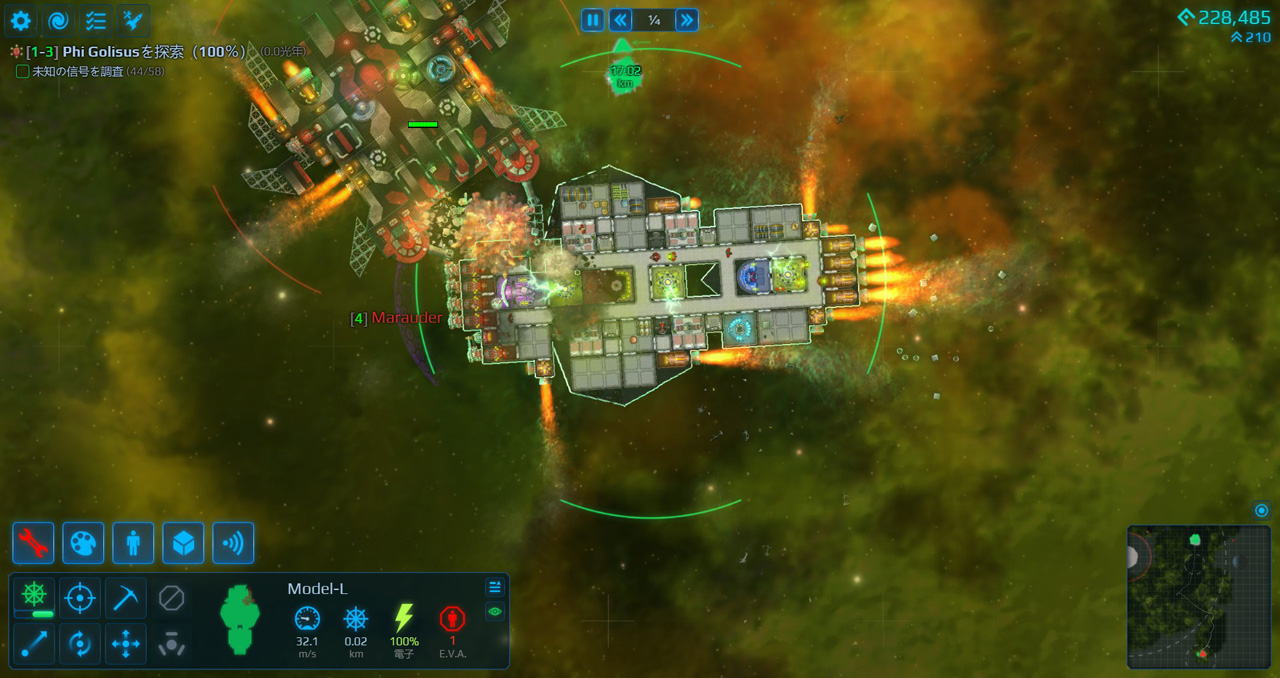Open the crew person panel
1280x678 pixels.
[133, 543]
